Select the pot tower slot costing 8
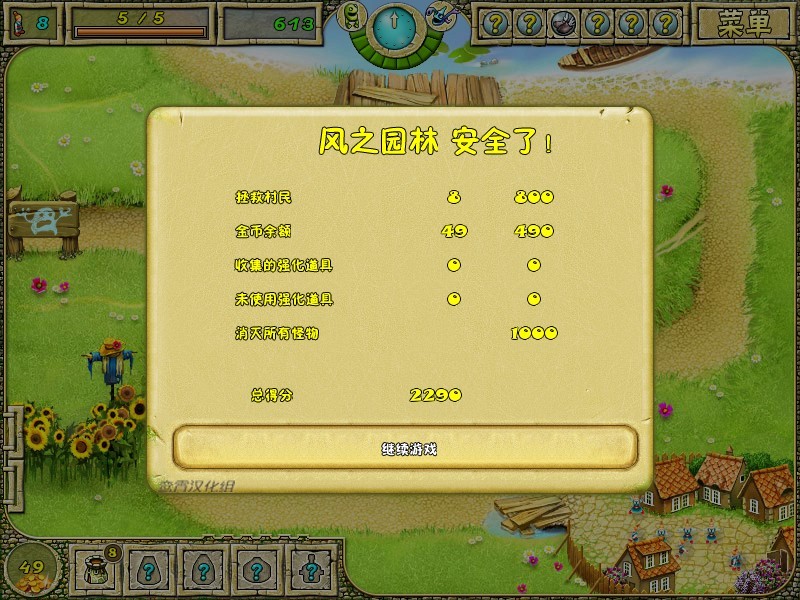 point(97,571)
